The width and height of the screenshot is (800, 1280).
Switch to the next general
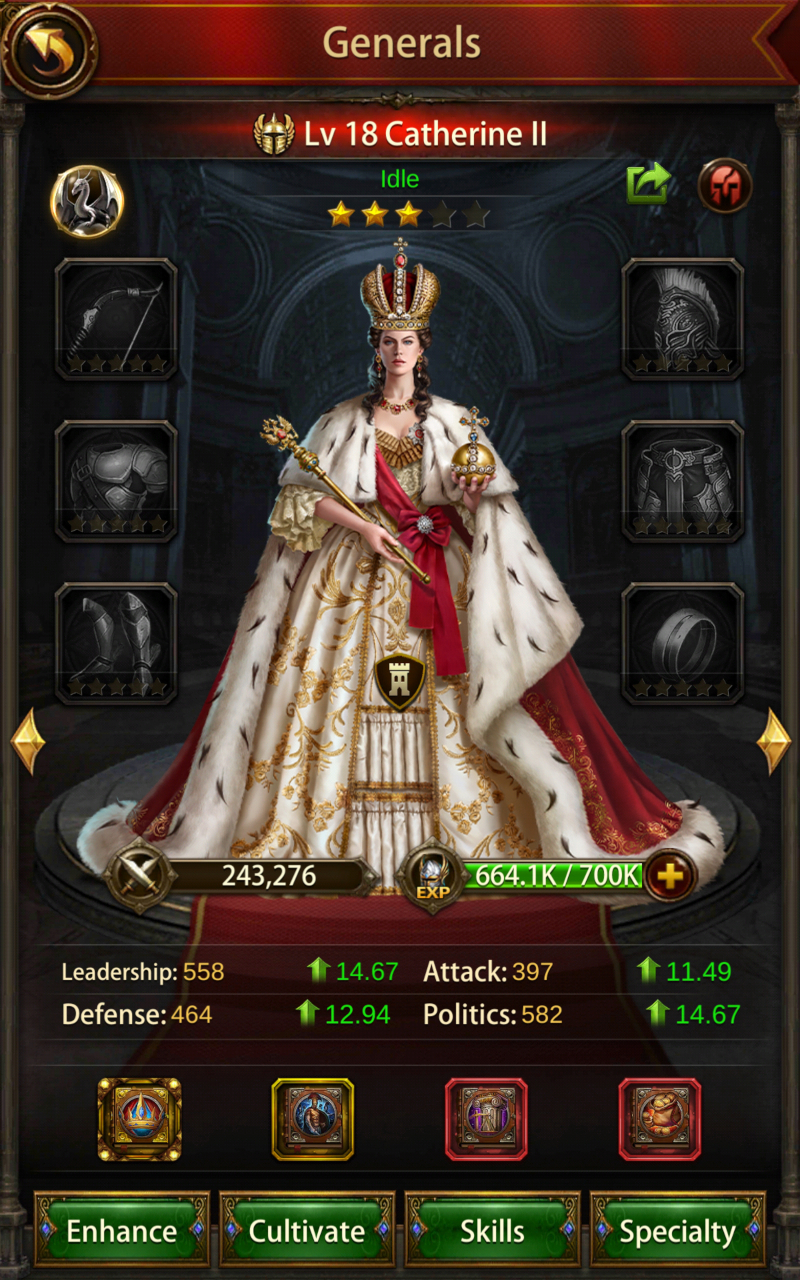(x=773, y=741)
